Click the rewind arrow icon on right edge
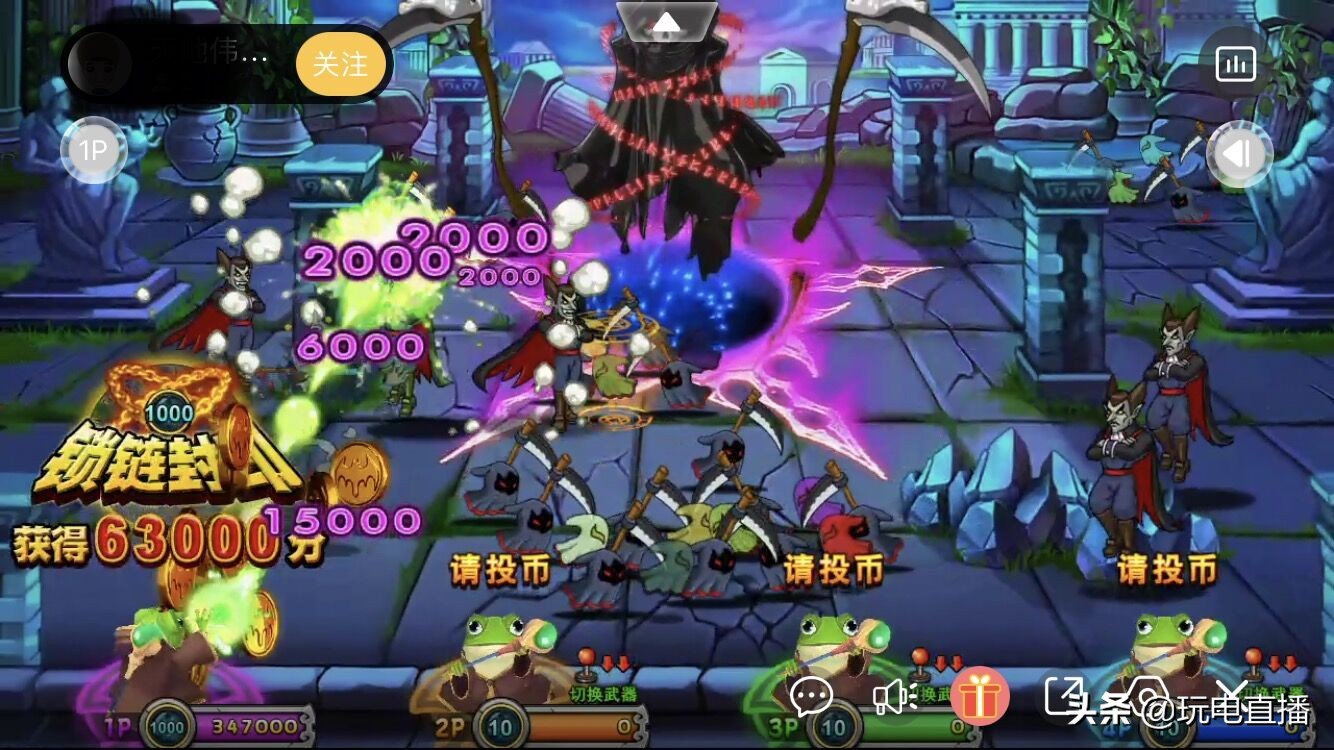 click(x=1240, y=150)
